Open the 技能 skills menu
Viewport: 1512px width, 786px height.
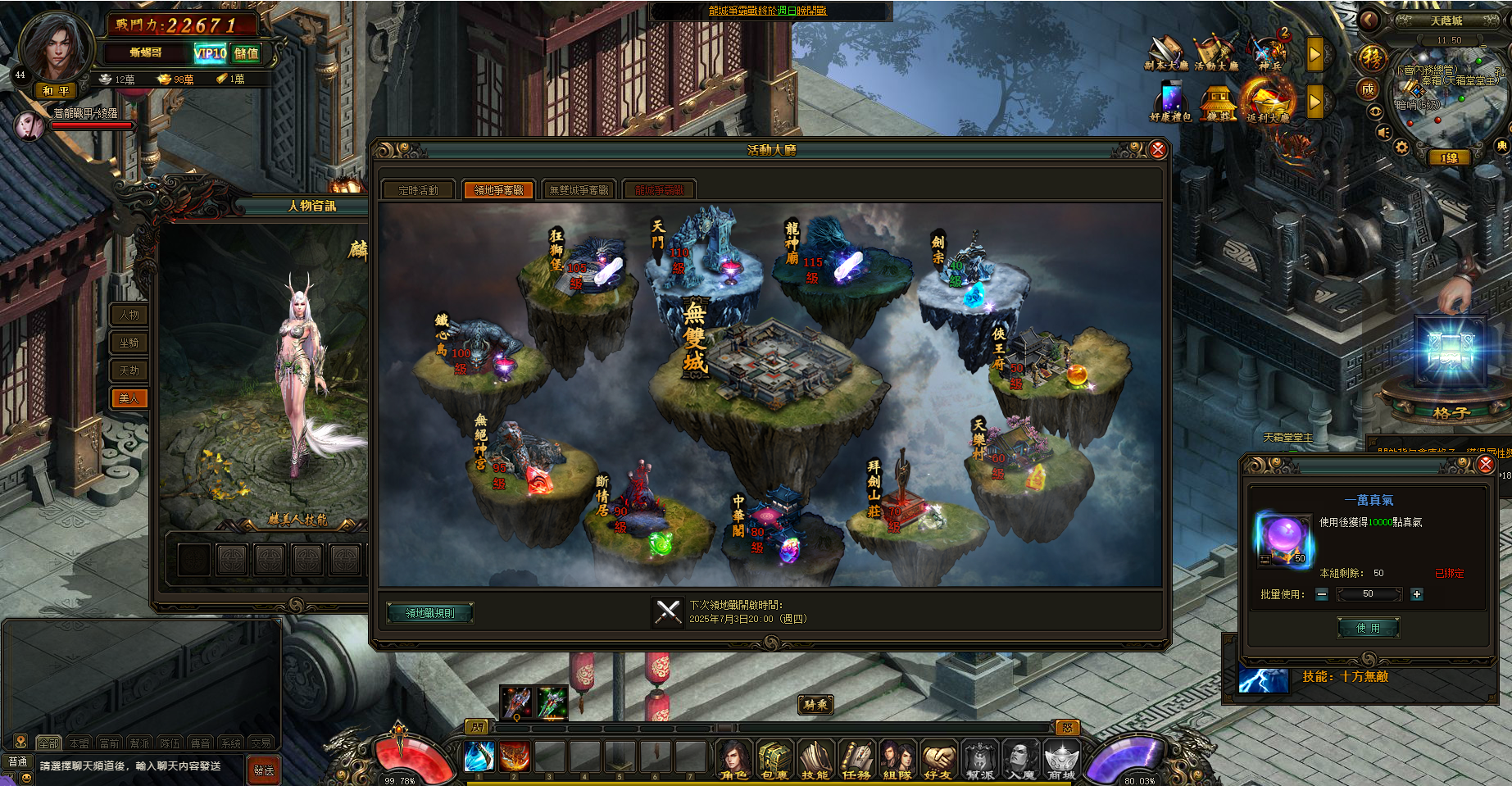[815, 760]
